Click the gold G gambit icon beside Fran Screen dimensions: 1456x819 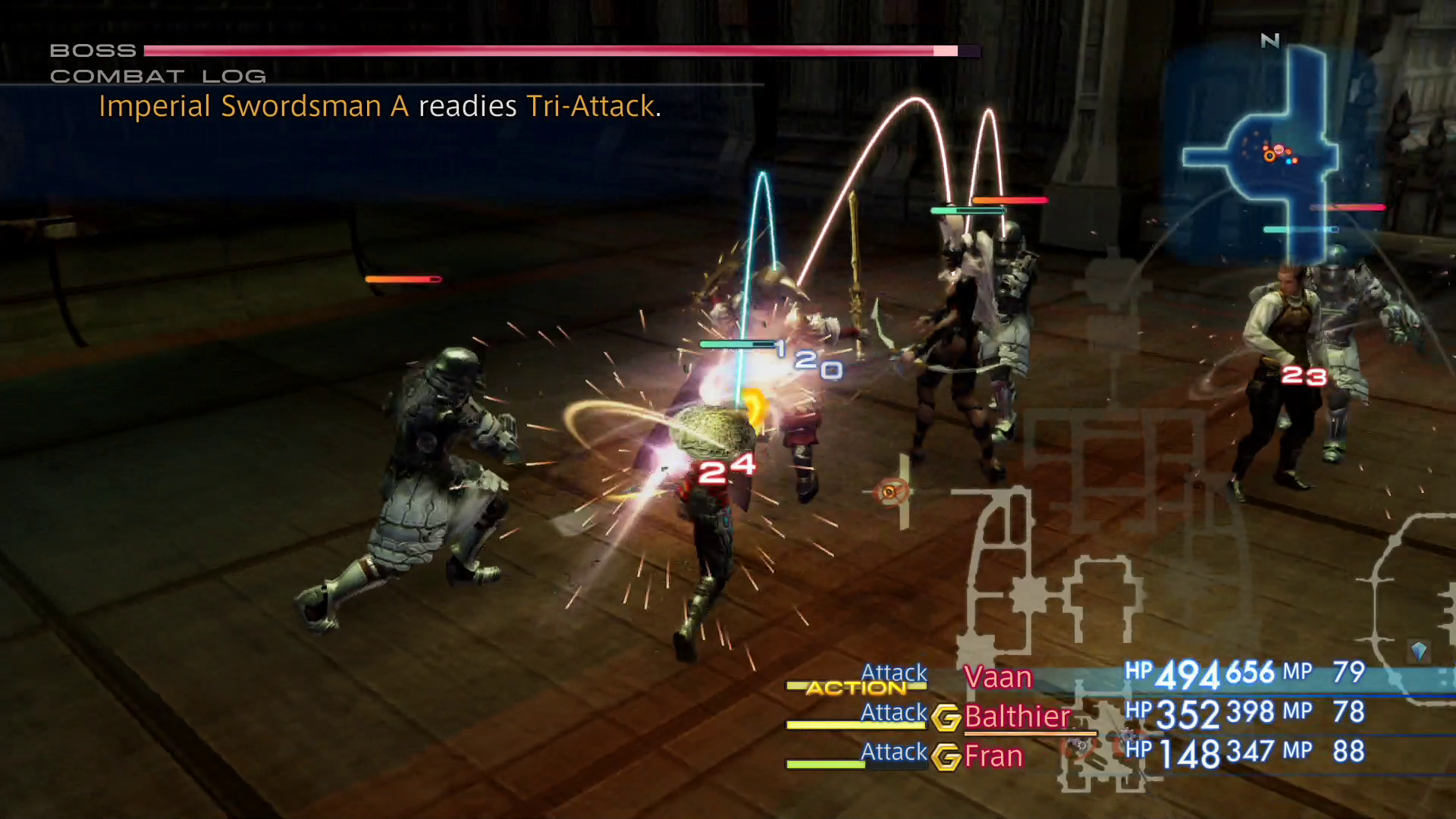coord(946,756)
